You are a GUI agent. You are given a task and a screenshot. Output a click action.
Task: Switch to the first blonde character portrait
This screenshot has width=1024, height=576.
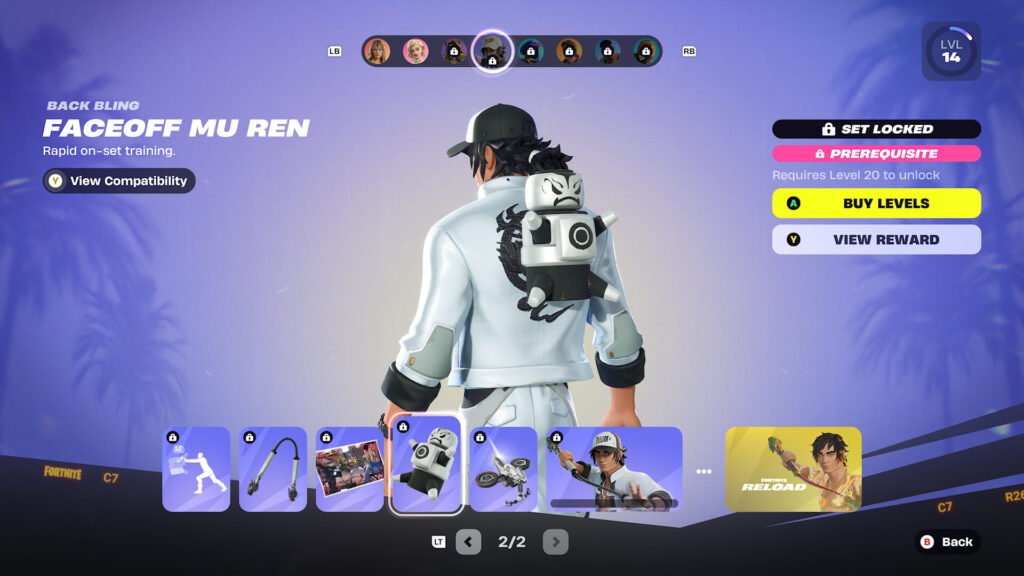377,51
